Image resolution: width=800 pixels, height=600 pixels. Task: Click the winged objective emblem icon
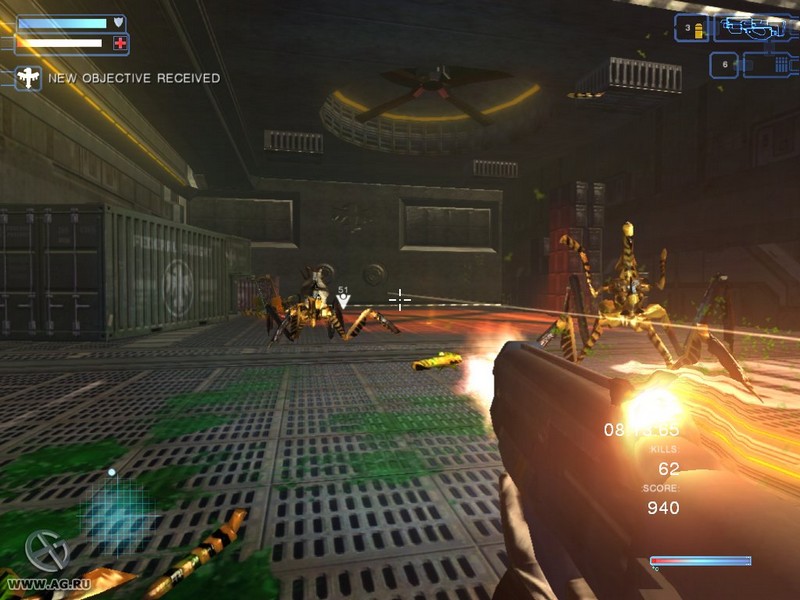pos(28,78)
